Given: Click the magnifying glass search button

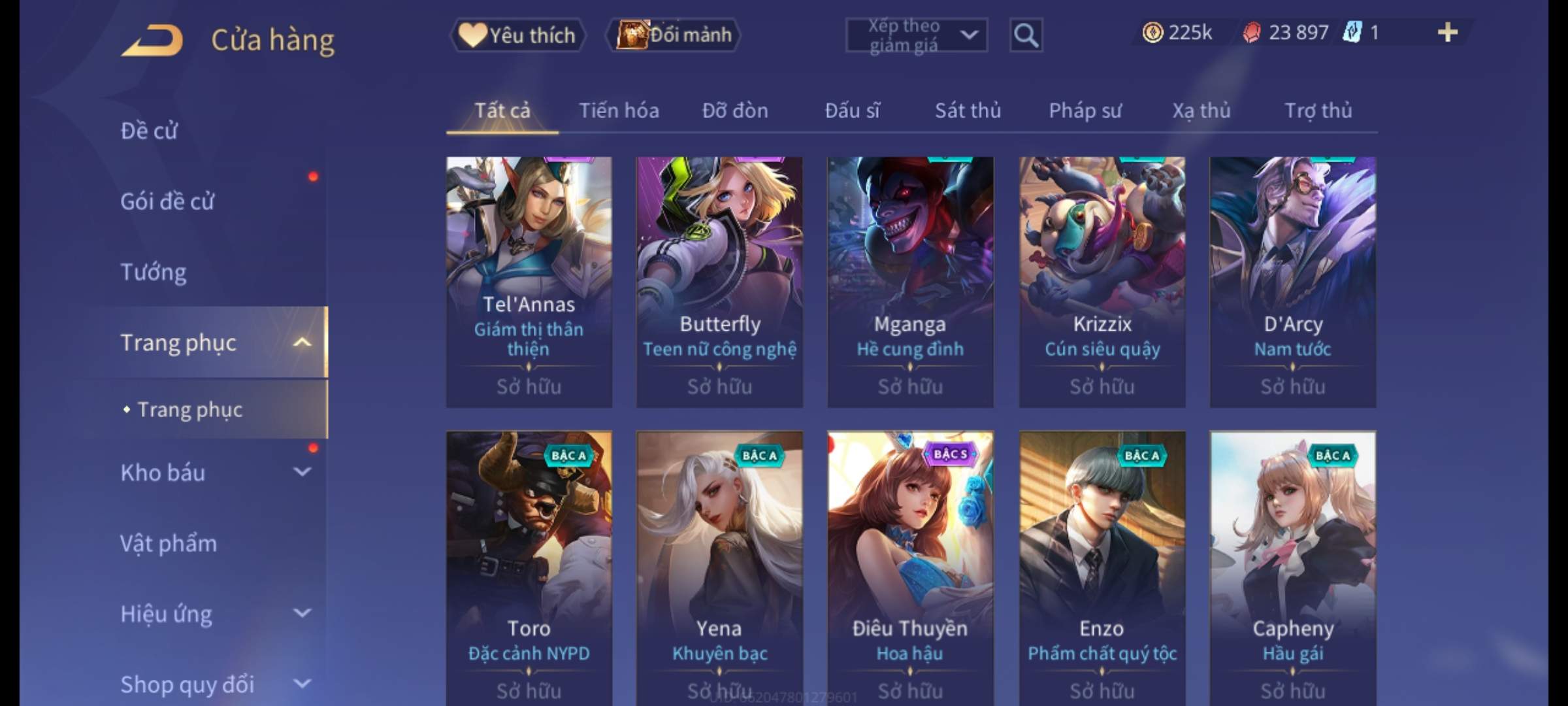Looking at the screenshot, I should click(1026, 35).
